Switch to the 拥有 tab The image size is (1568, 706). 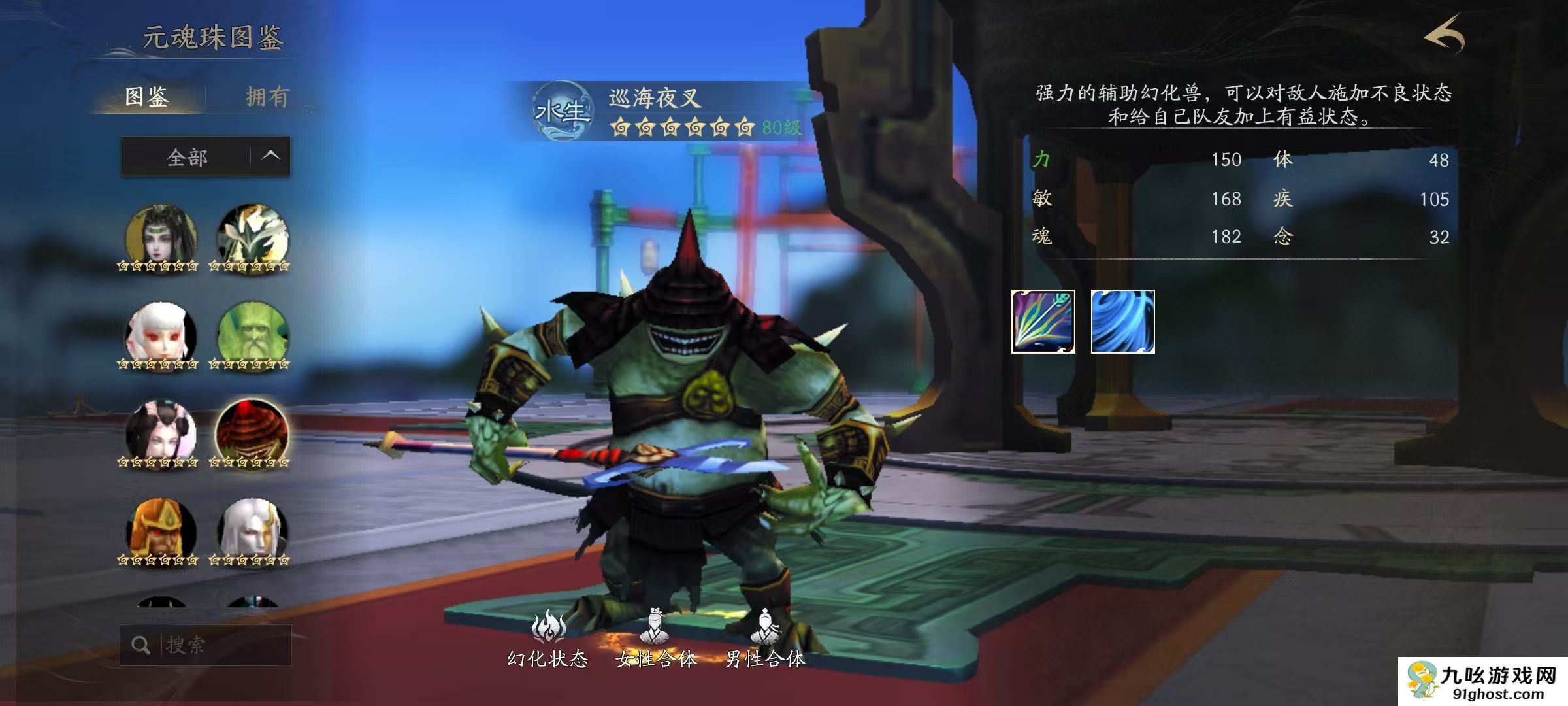[267, 97]
